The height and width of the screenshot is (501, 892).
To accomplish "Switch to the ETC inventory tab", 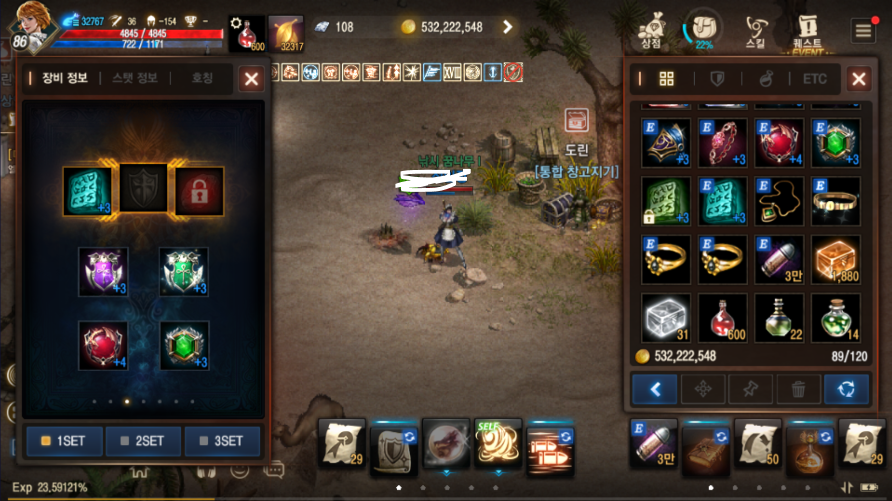I will tap(815, 79).
